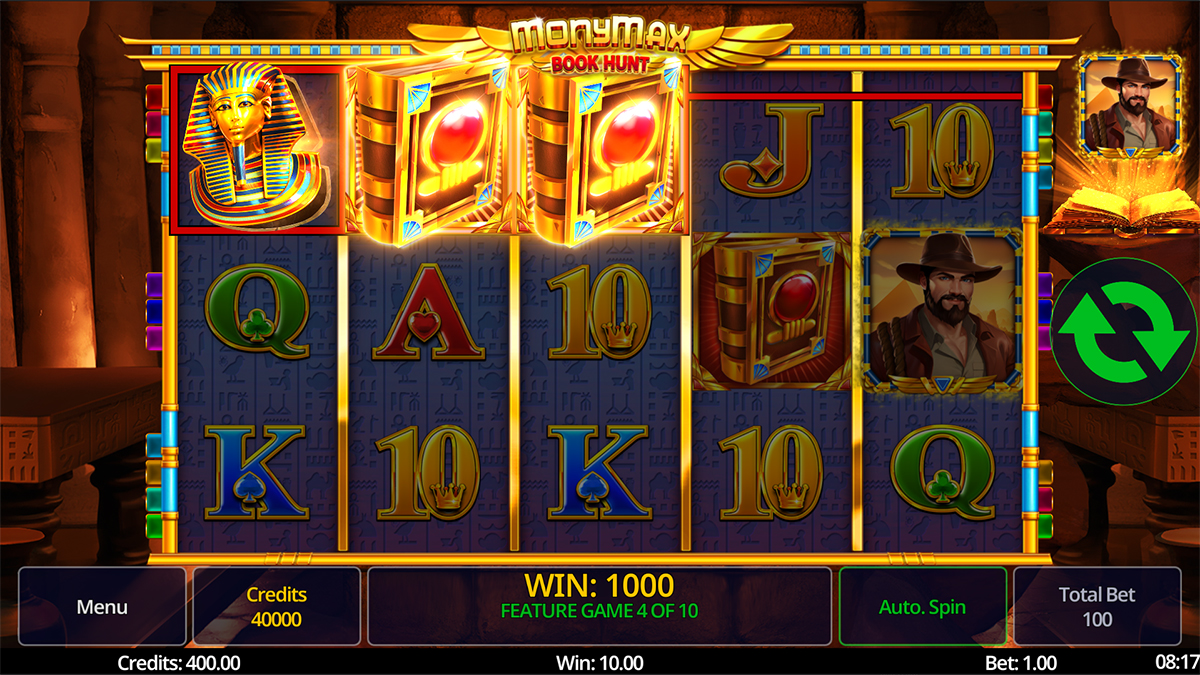
Task: Open the Menu button
Action: coord(102,607)
